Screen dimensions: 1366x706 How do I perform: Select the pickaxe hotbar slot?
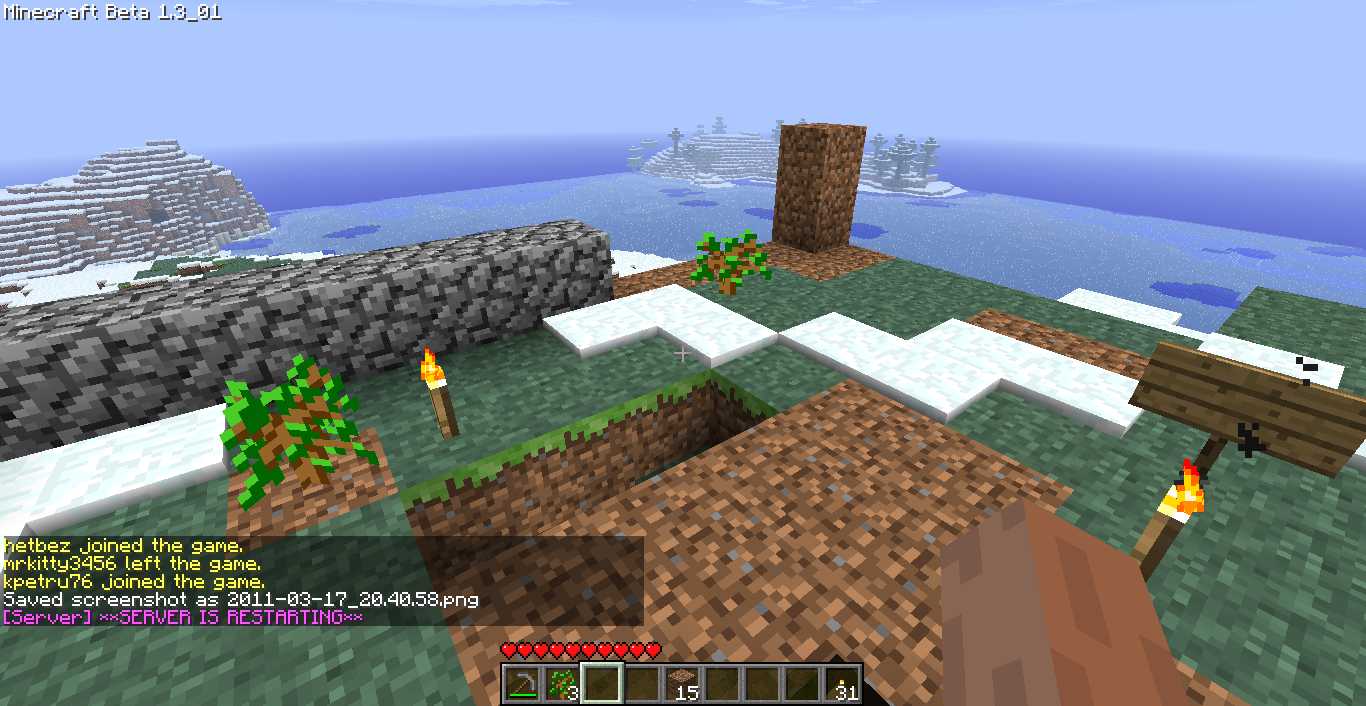[521, 684]
